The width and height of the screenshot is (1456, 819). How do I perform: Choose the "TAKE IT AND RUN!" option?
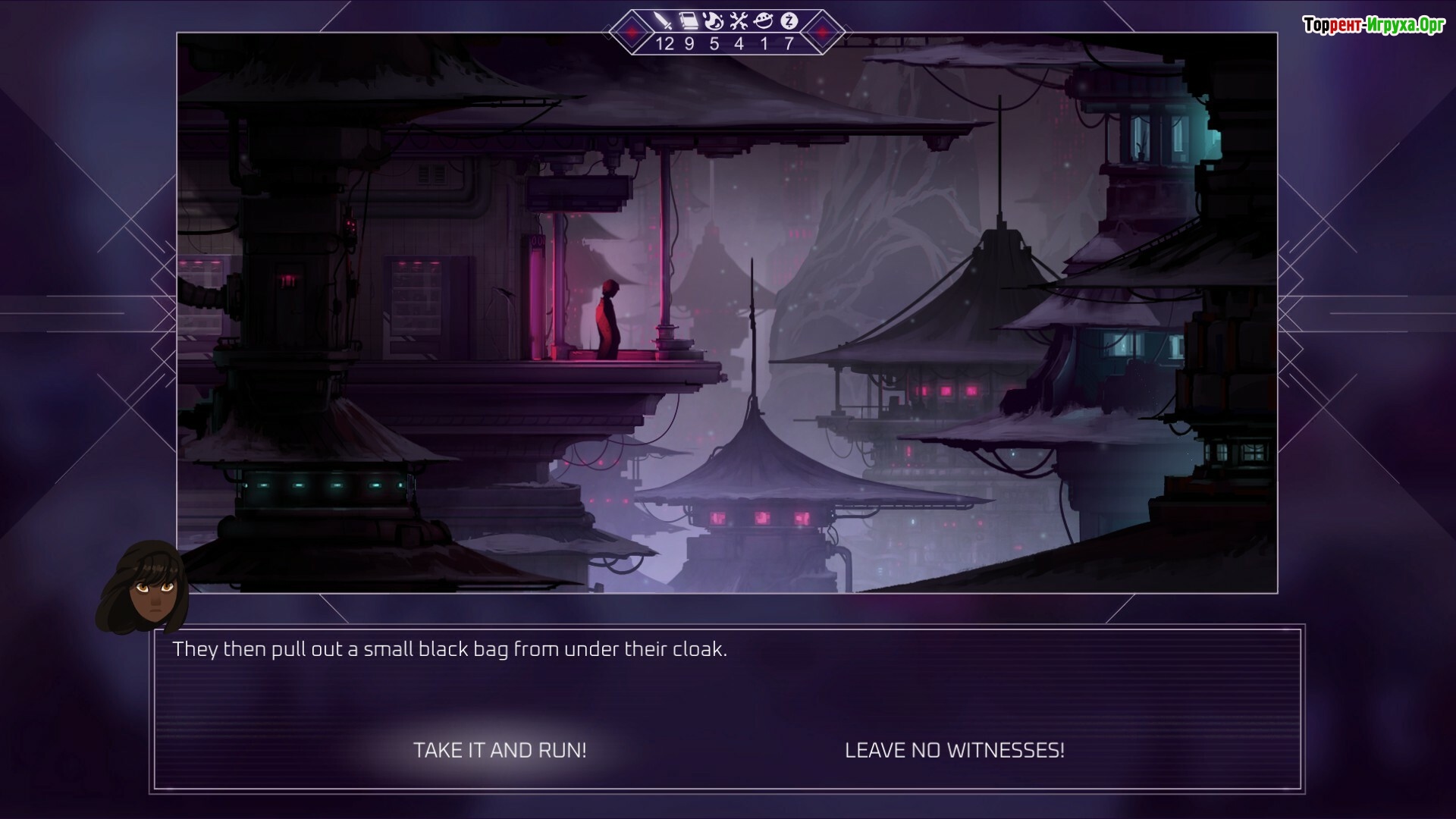(x=500, y=750)
